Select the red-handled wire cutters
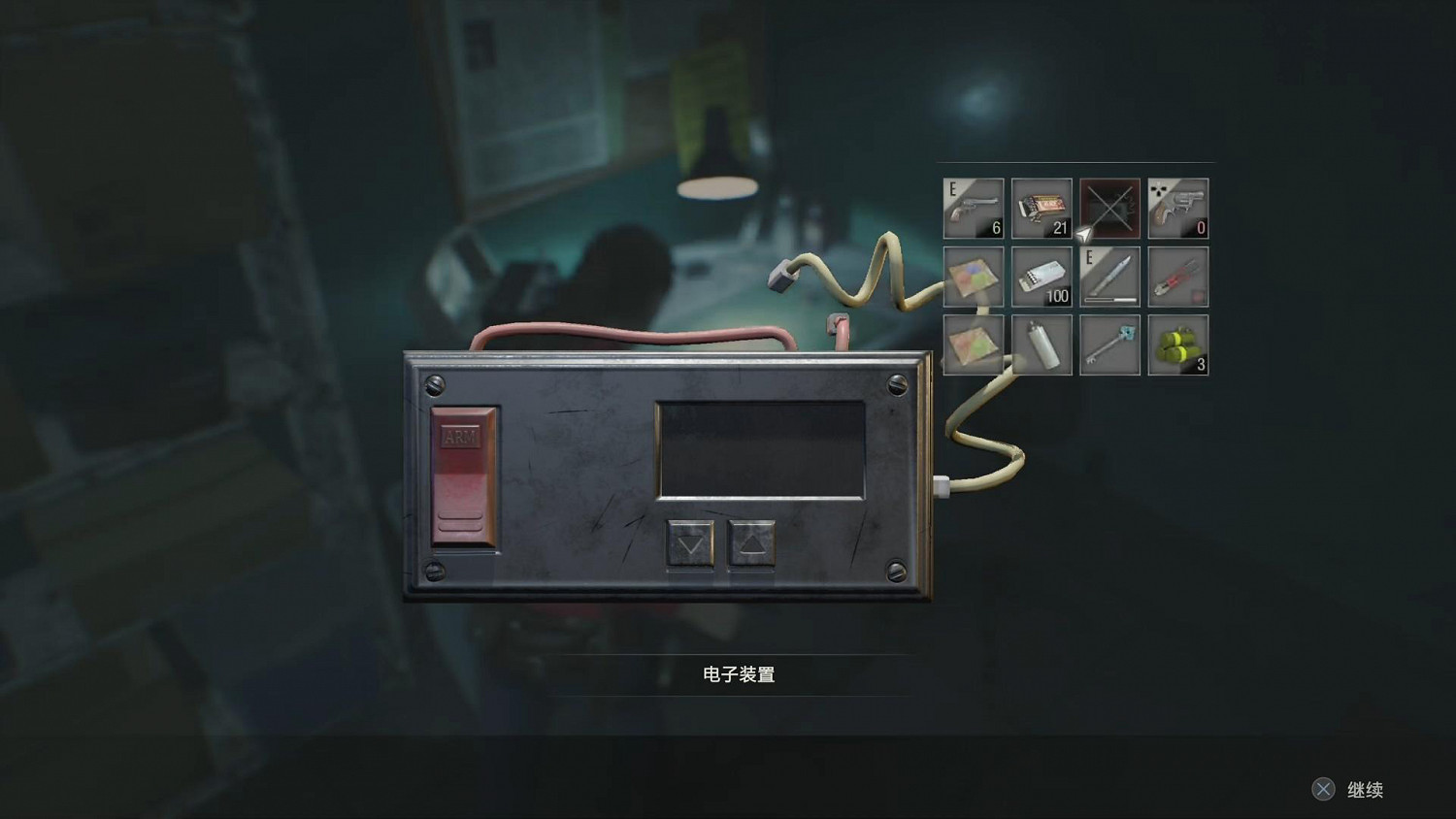The width and height of the screenshot is (1456, 819). (x=1177, y=278)
